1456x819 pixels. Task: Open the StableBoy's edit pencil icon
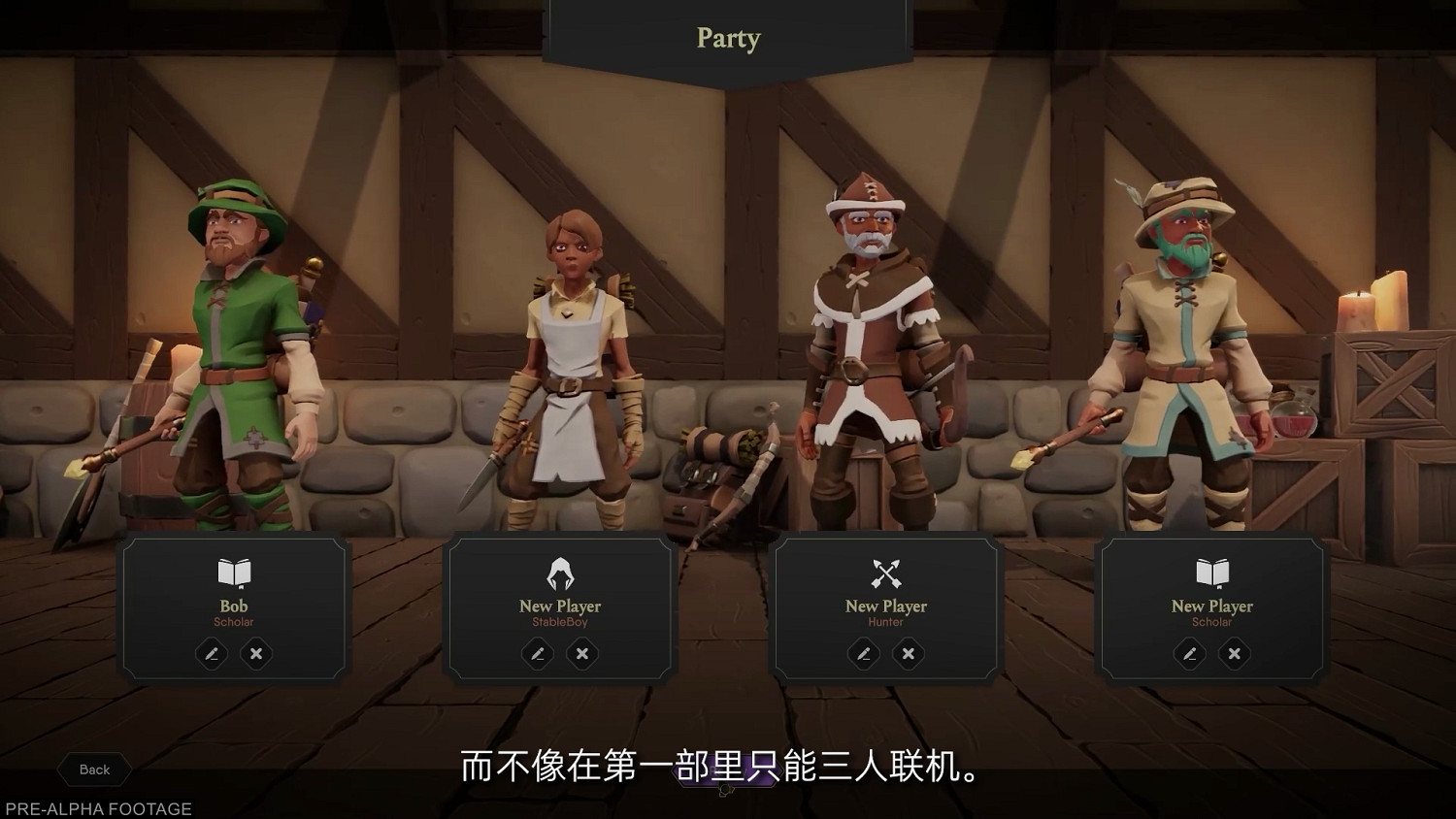coord(538,654)
